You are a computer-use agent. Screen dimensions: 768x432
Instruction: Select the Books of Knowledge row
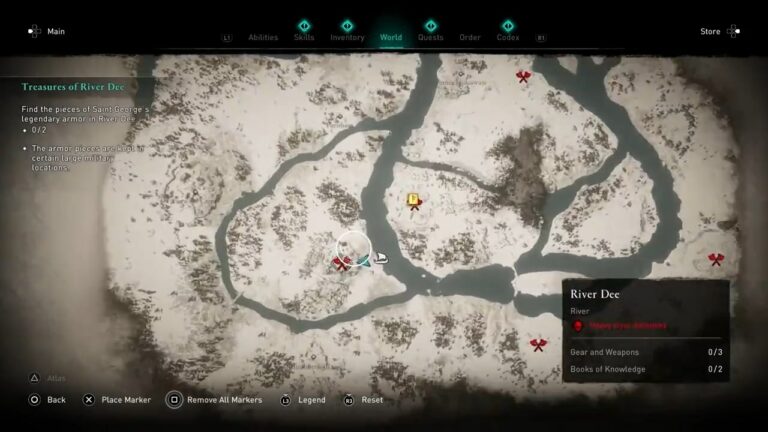click(646, 369)
